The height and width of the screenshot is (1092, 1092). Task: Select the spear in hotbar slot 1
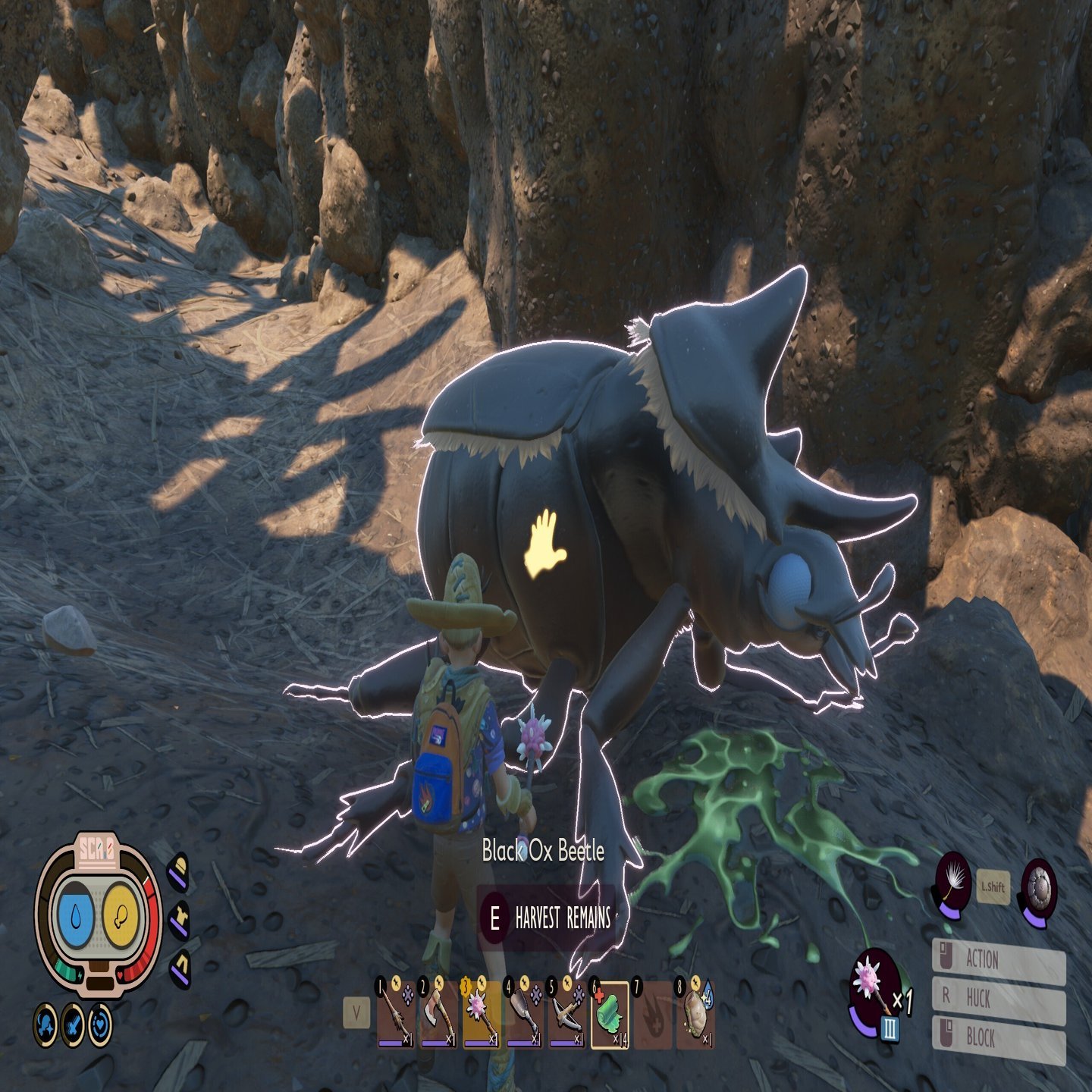pos(395,1015)
